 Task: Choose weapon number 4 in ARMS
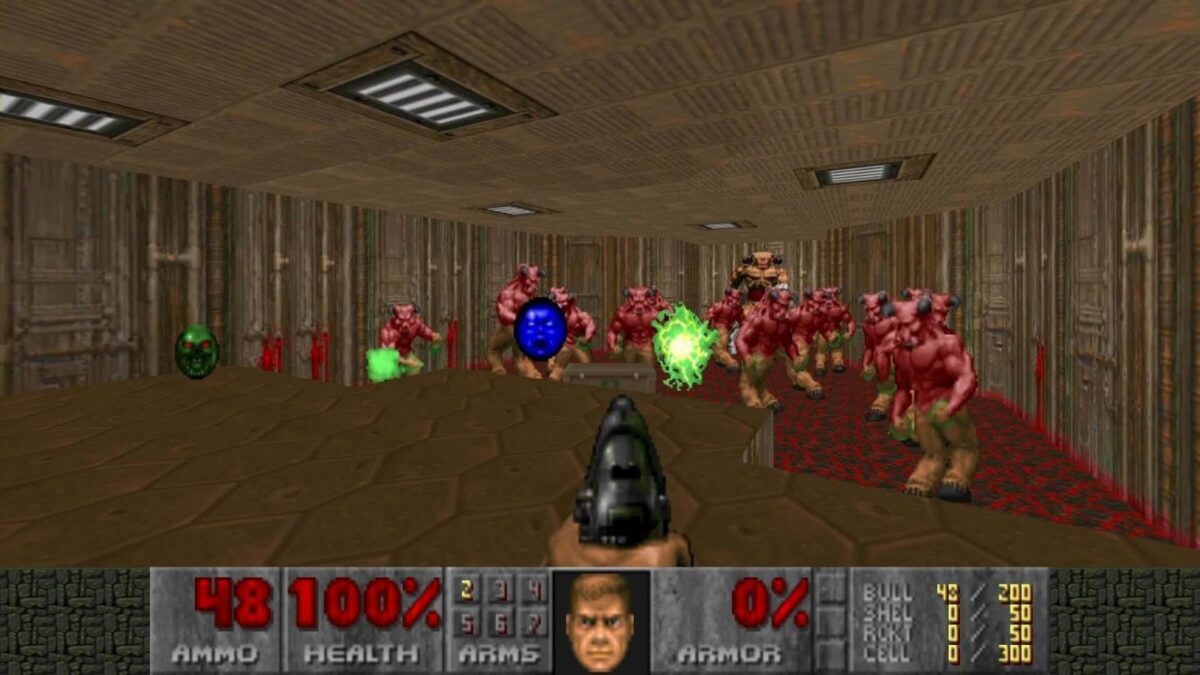pos(535,591)
